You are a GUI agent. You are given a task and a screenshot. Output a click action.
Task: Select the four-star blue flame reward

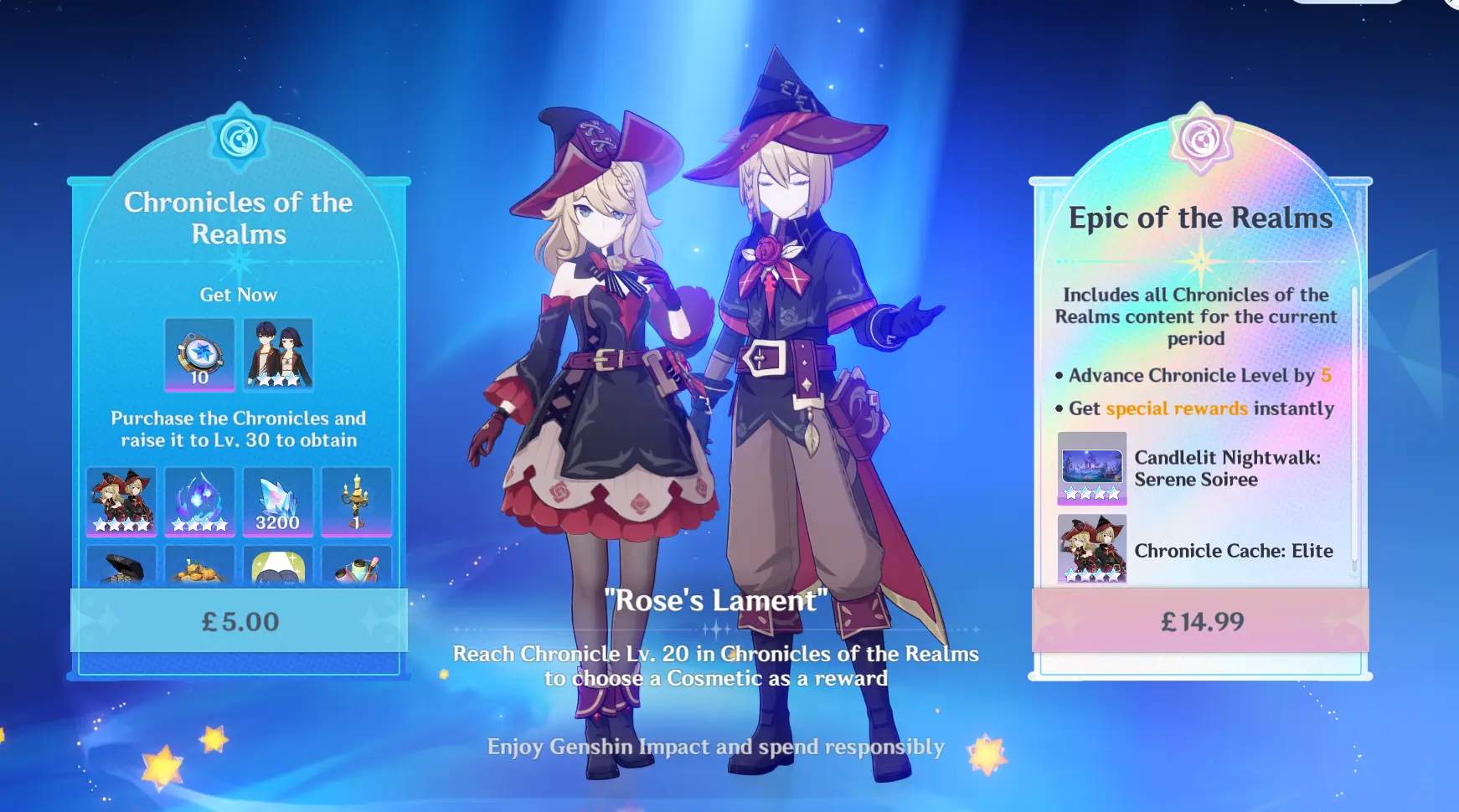point(199,501)
